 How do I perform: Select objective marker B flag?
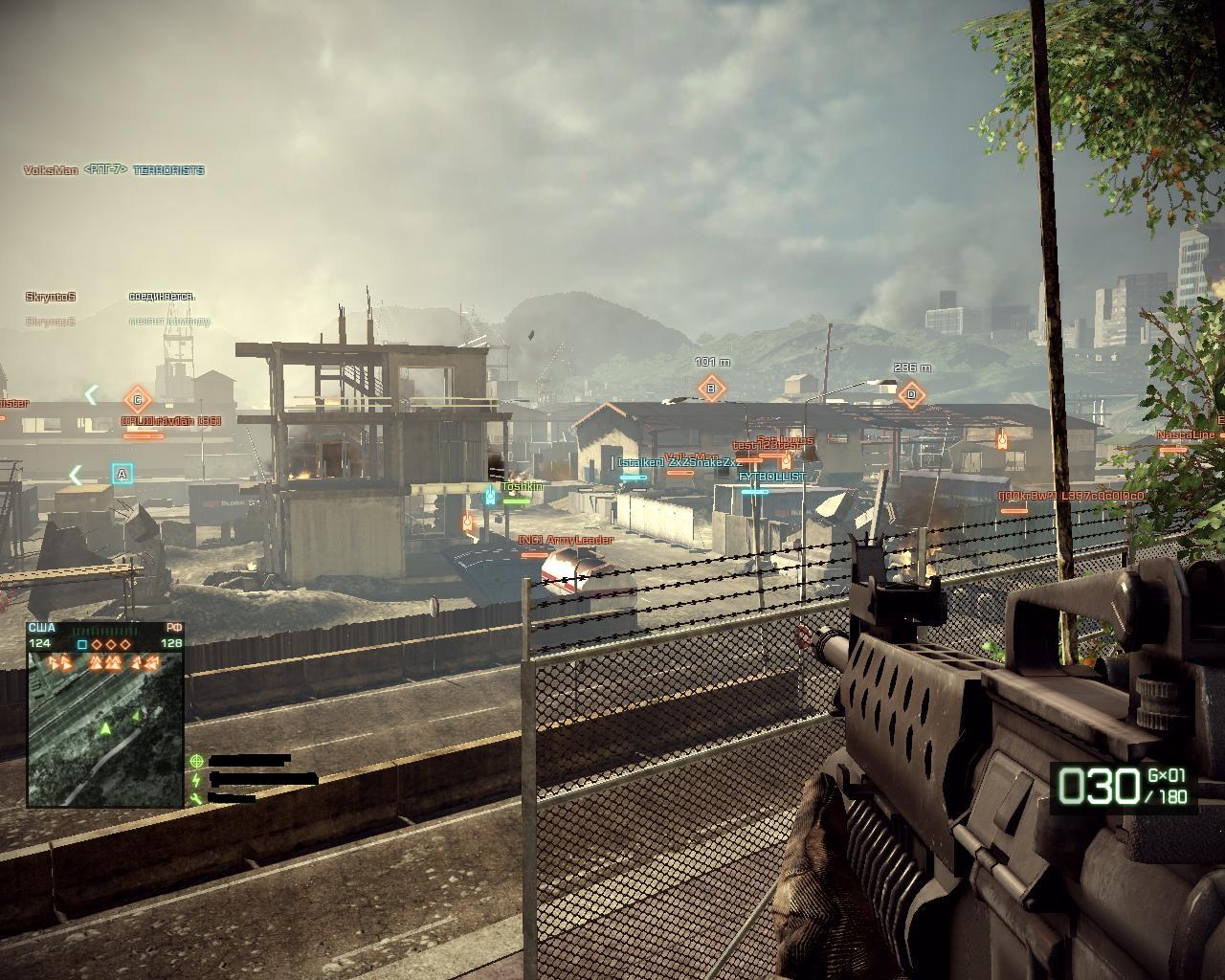click(x=711, y=389)
